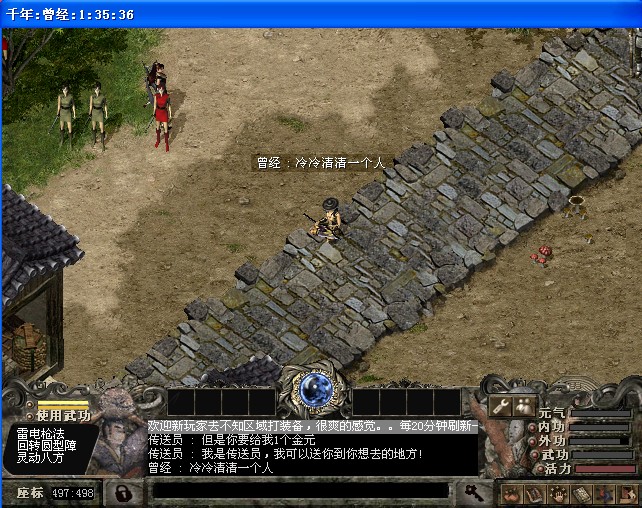Open the glowing hand skills icon
The image size is (642, 508).
(x=559, y=493)
